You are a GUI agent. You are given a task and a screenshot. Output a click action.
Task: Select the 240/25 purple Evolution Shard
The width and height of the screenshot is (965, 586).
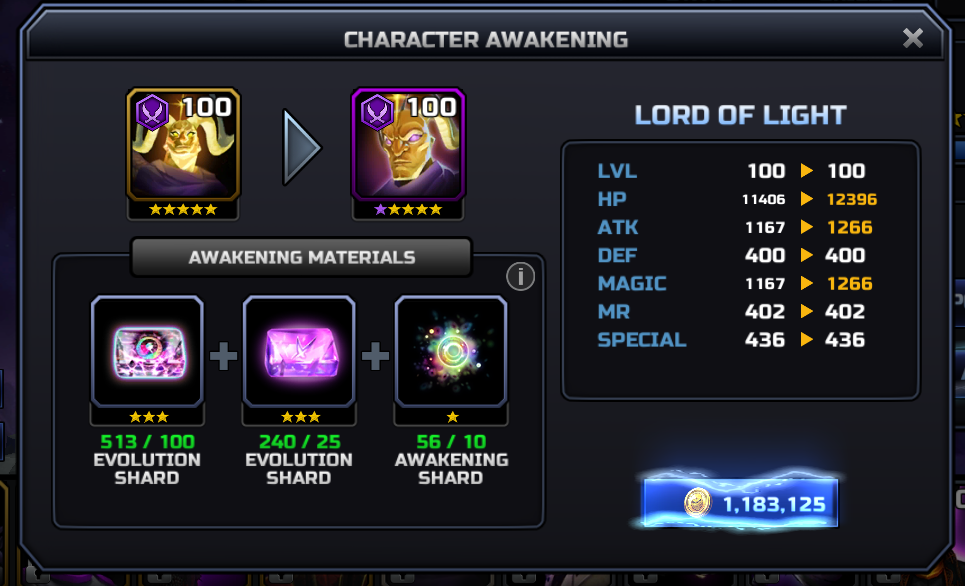[x=299, y=352]
